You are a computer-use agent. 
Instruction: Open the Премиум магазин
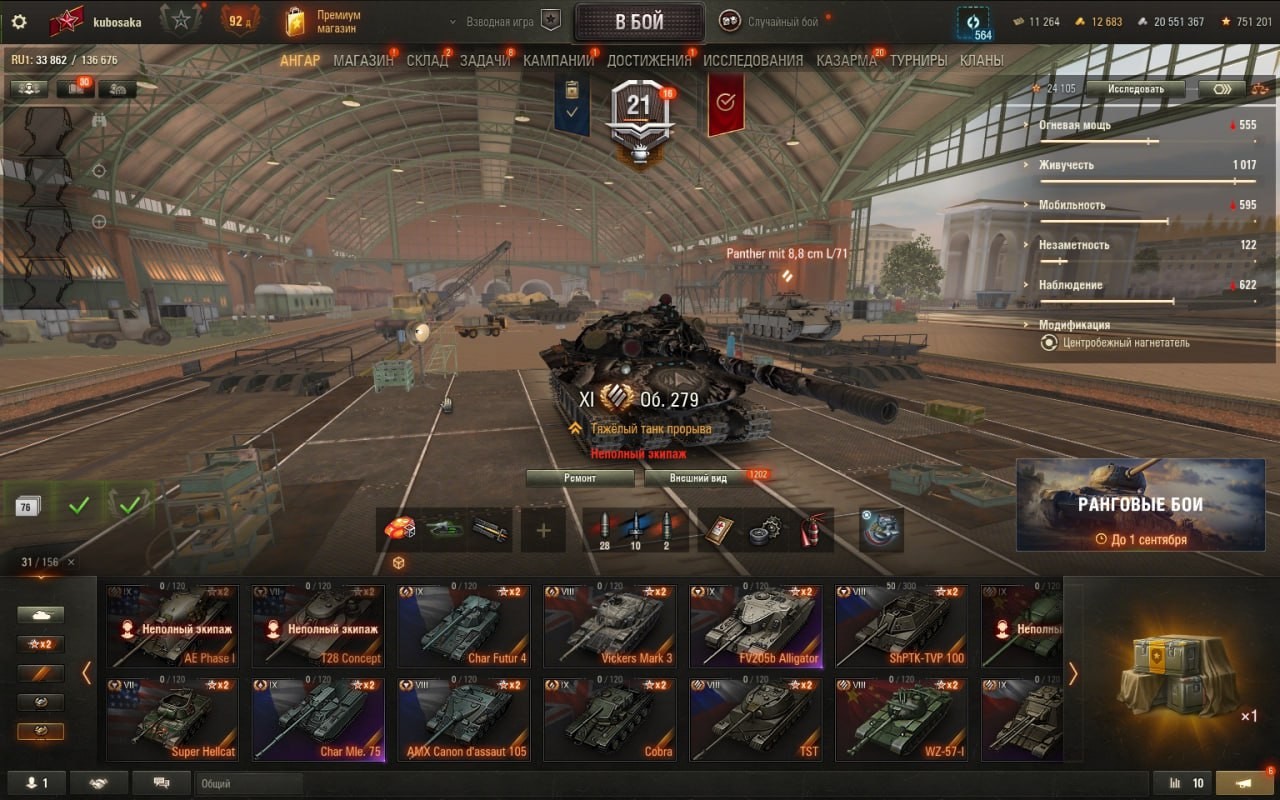coord(322,22)
